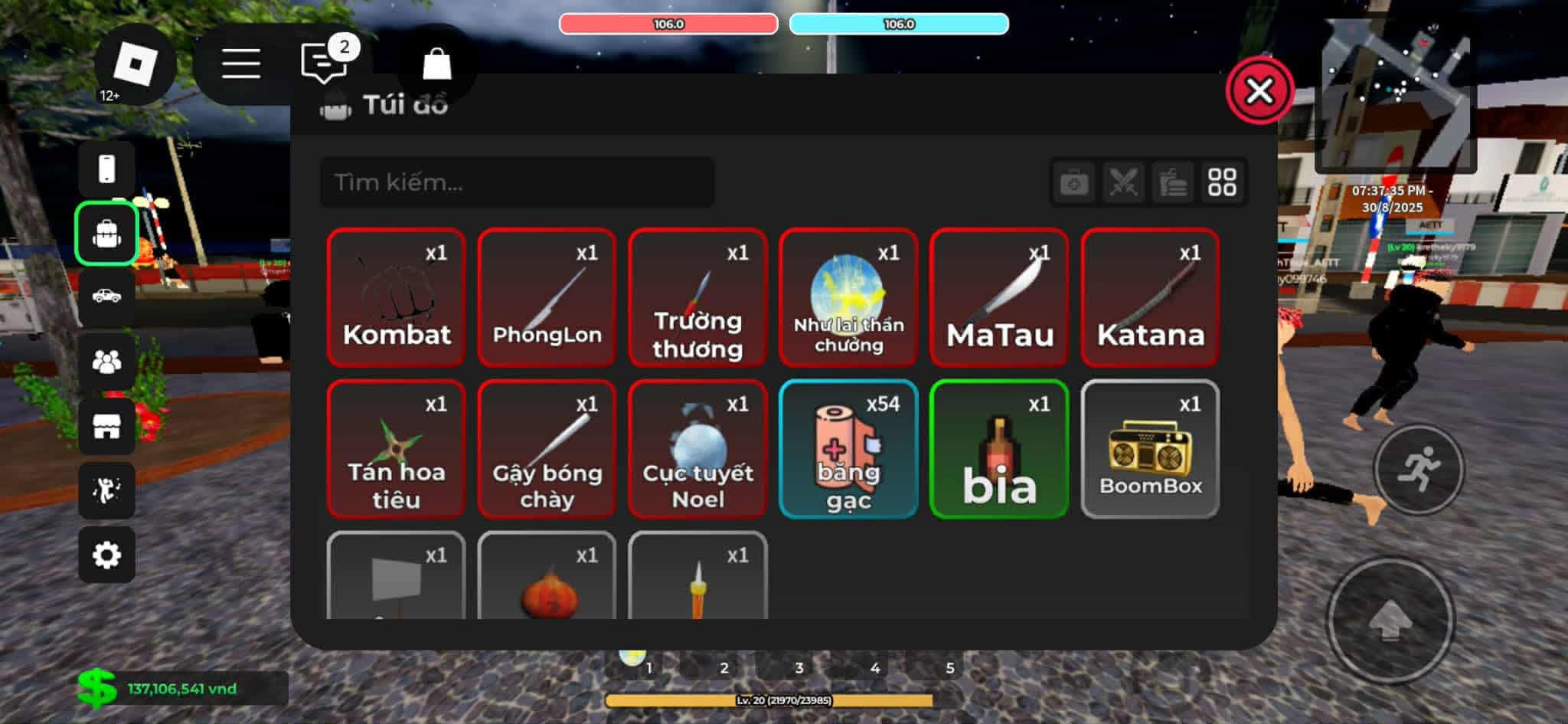This screenshot has height=724, width=1568.
Task: Open the settings gear in sidebar
Action: coord(106,555)
